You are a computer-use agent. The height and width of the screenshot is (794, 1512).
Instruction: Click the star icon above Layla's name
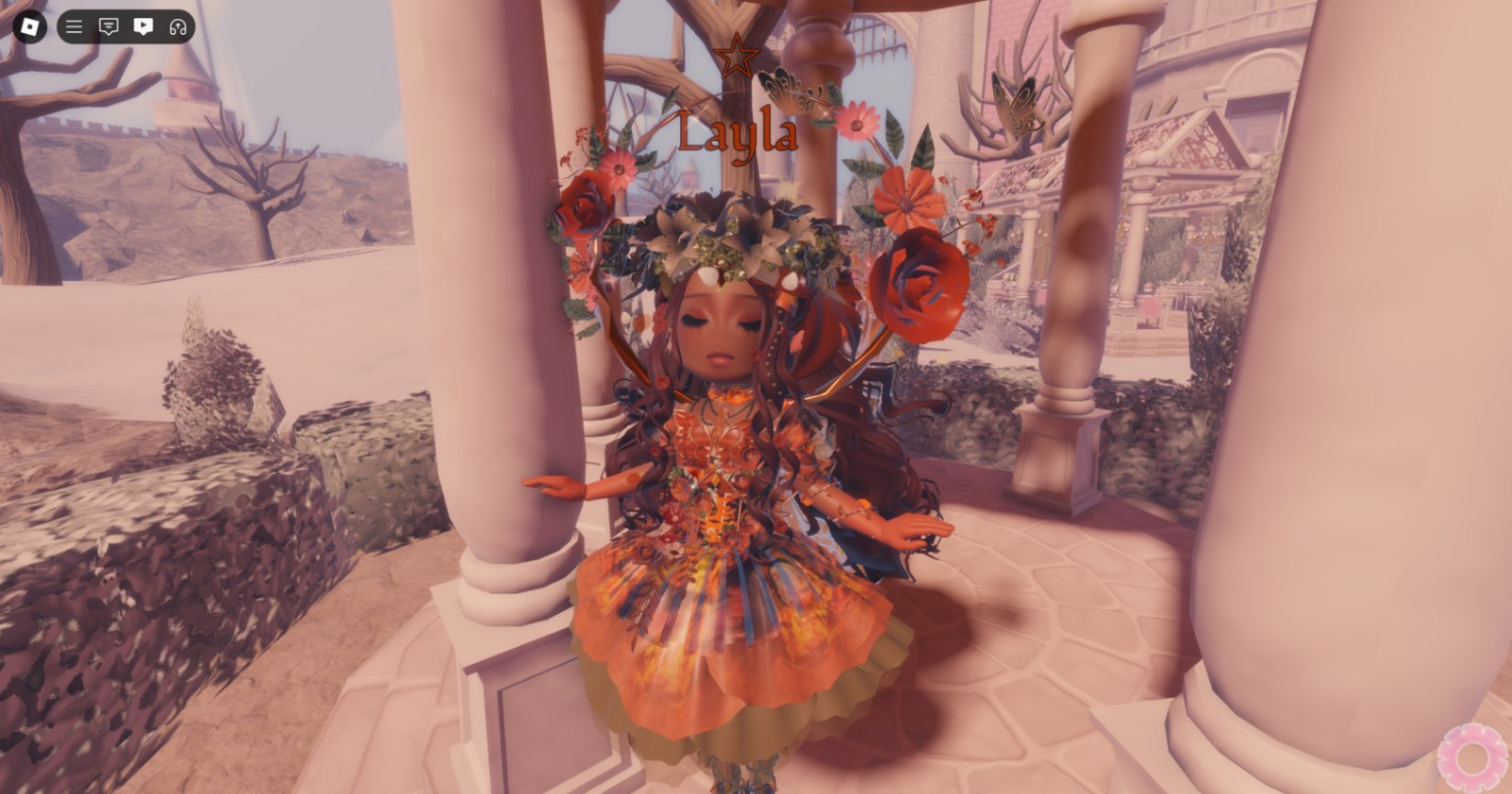click(735, 57)
